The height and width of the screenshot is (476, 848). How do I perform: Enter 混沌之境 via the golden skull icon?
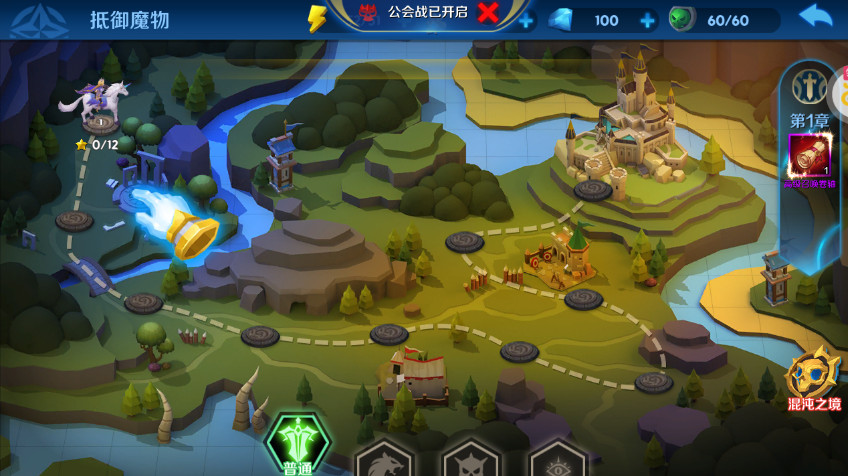click(x=812, y=381)
